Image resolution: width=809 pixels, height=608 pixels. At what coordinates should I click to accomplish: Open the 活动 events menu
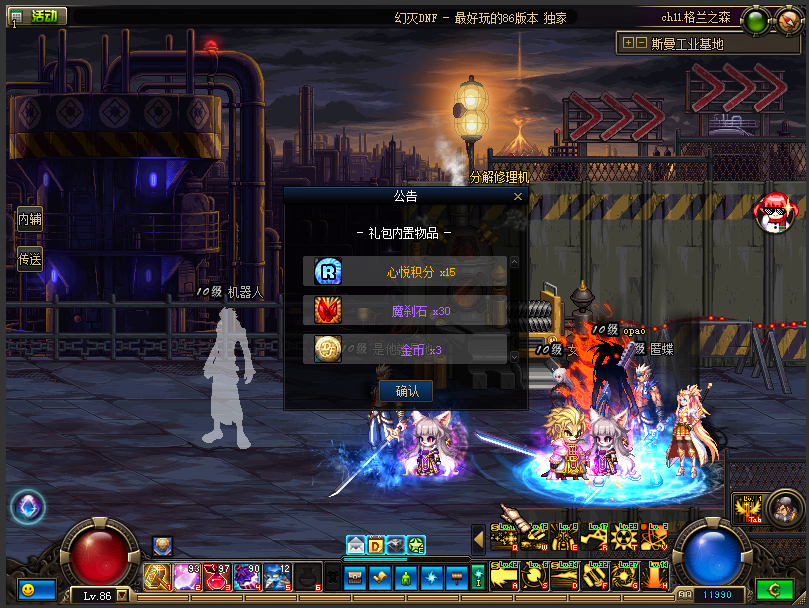point(38,15)
